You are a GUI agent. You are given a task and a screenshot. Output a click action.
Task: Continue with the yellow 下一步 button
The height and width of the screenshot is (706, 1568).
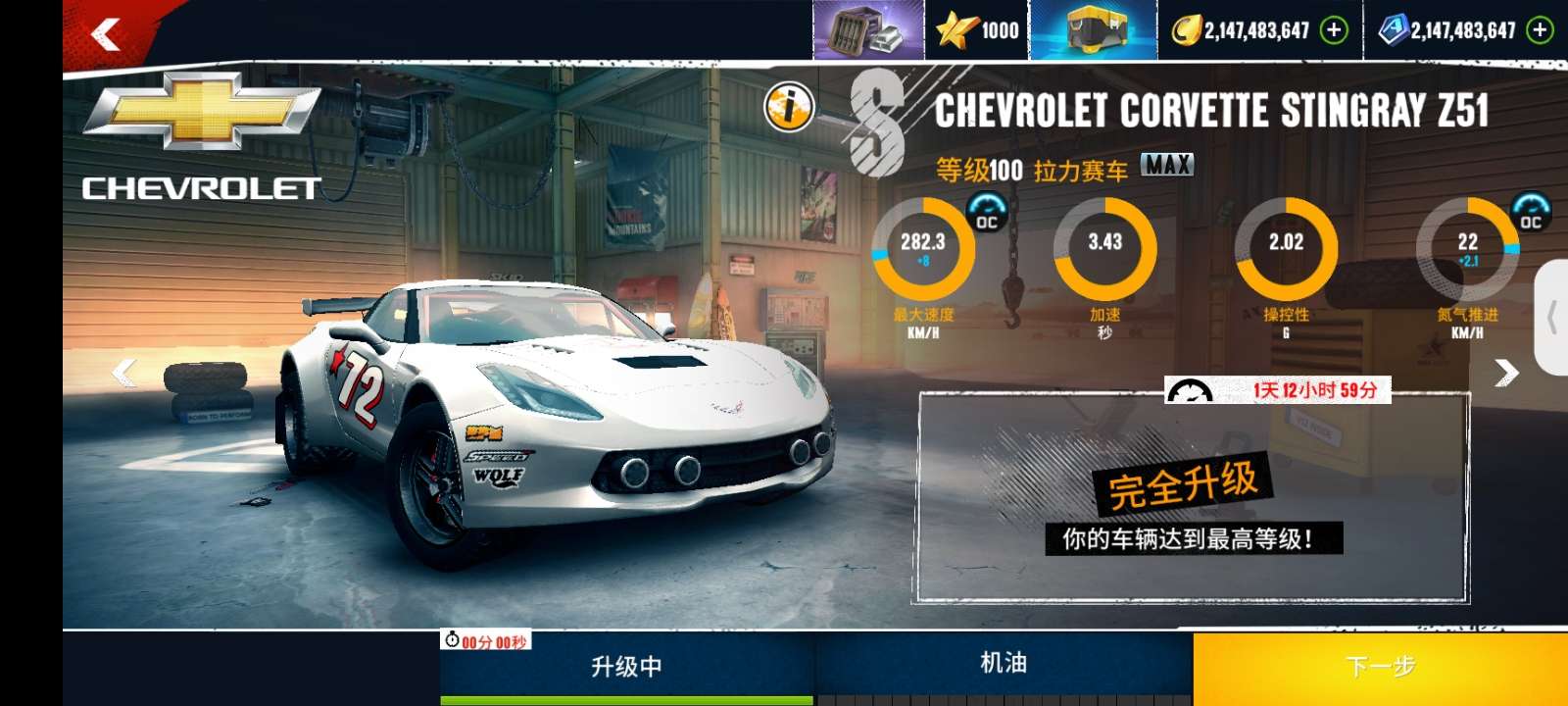1380,667
